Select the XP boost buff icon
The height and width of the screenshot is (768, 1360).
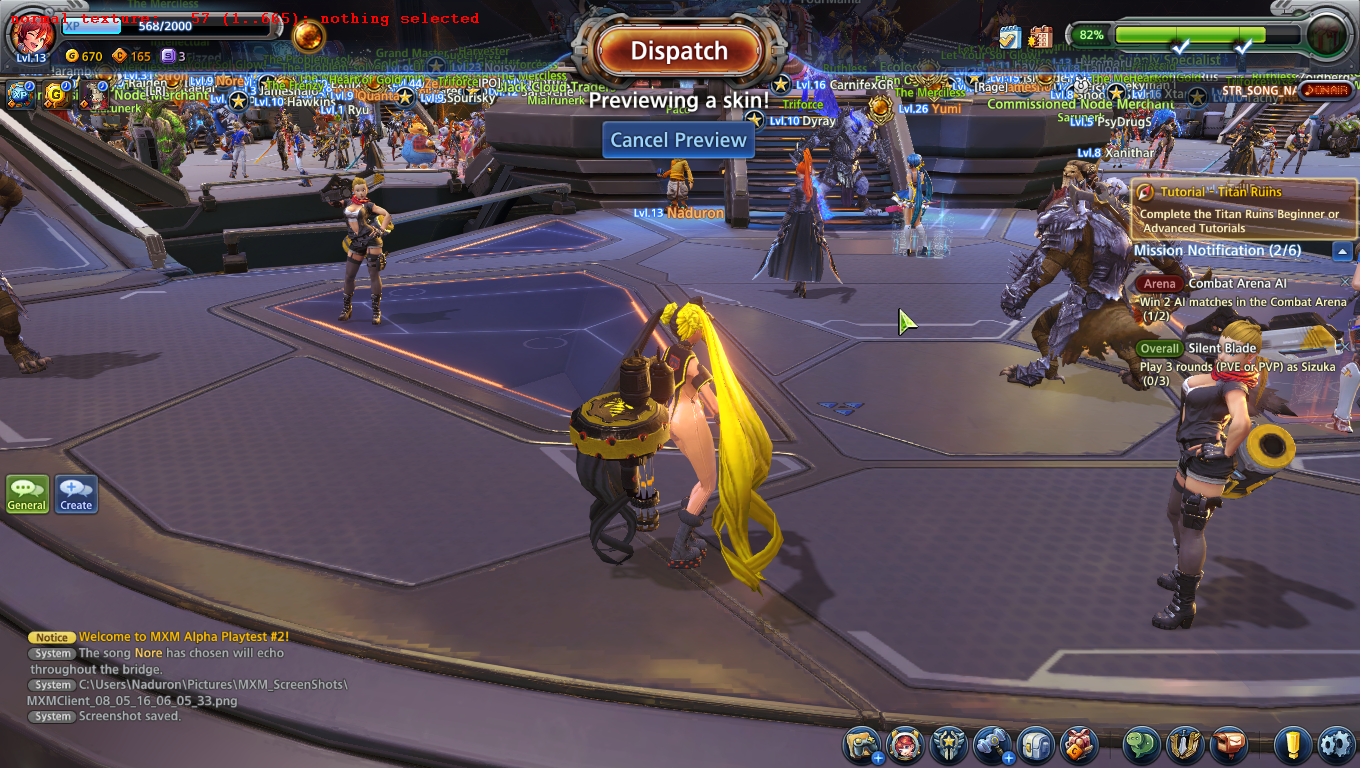(19, 95)
